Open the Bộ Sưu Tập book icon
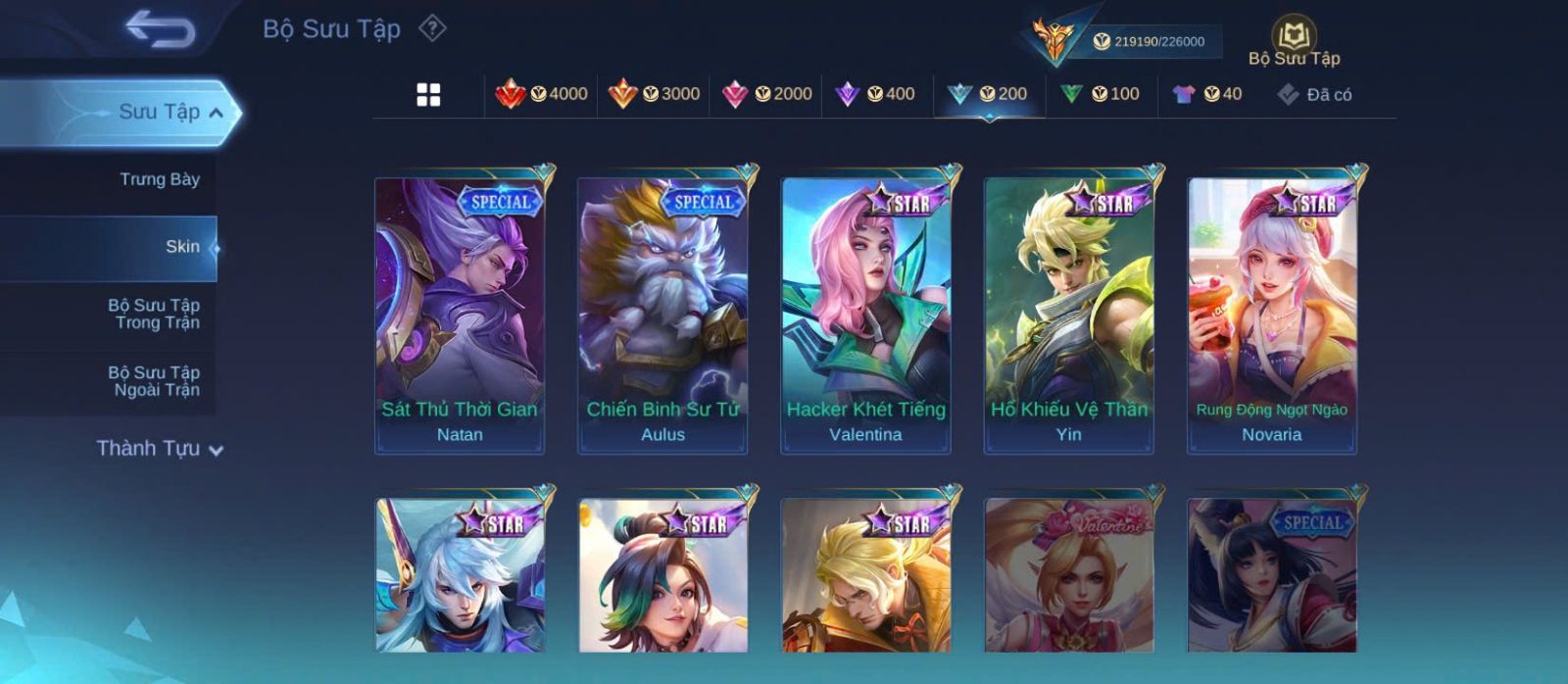The width and height of the screenshot is (1568, 684). [1294, 41]
